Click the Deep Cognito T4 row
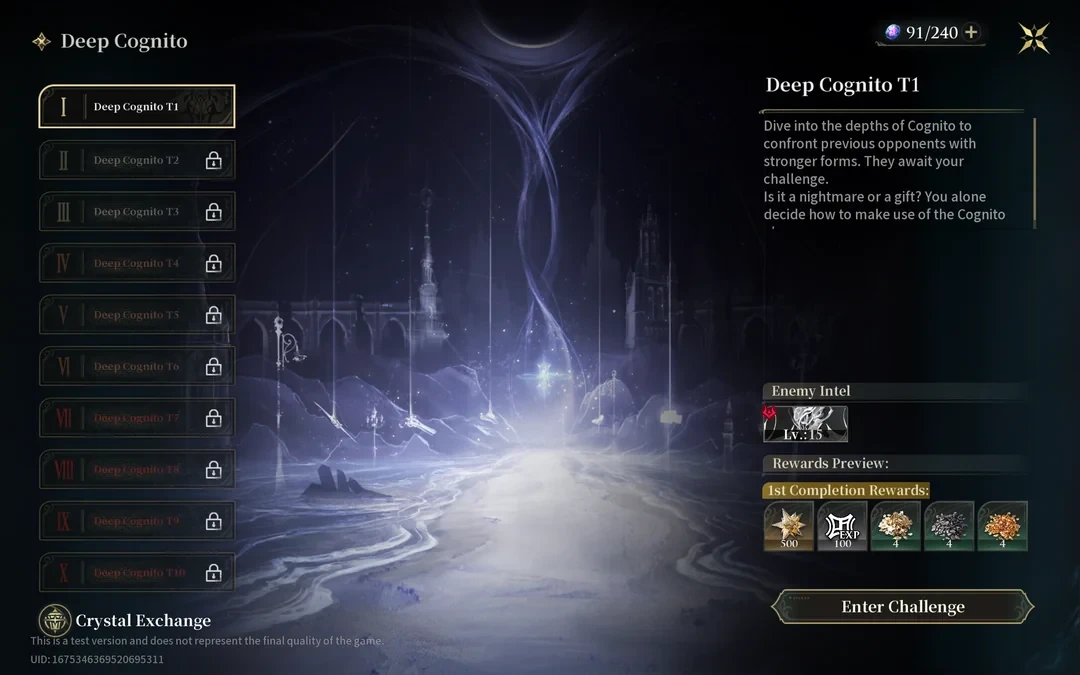 (137, 263)
